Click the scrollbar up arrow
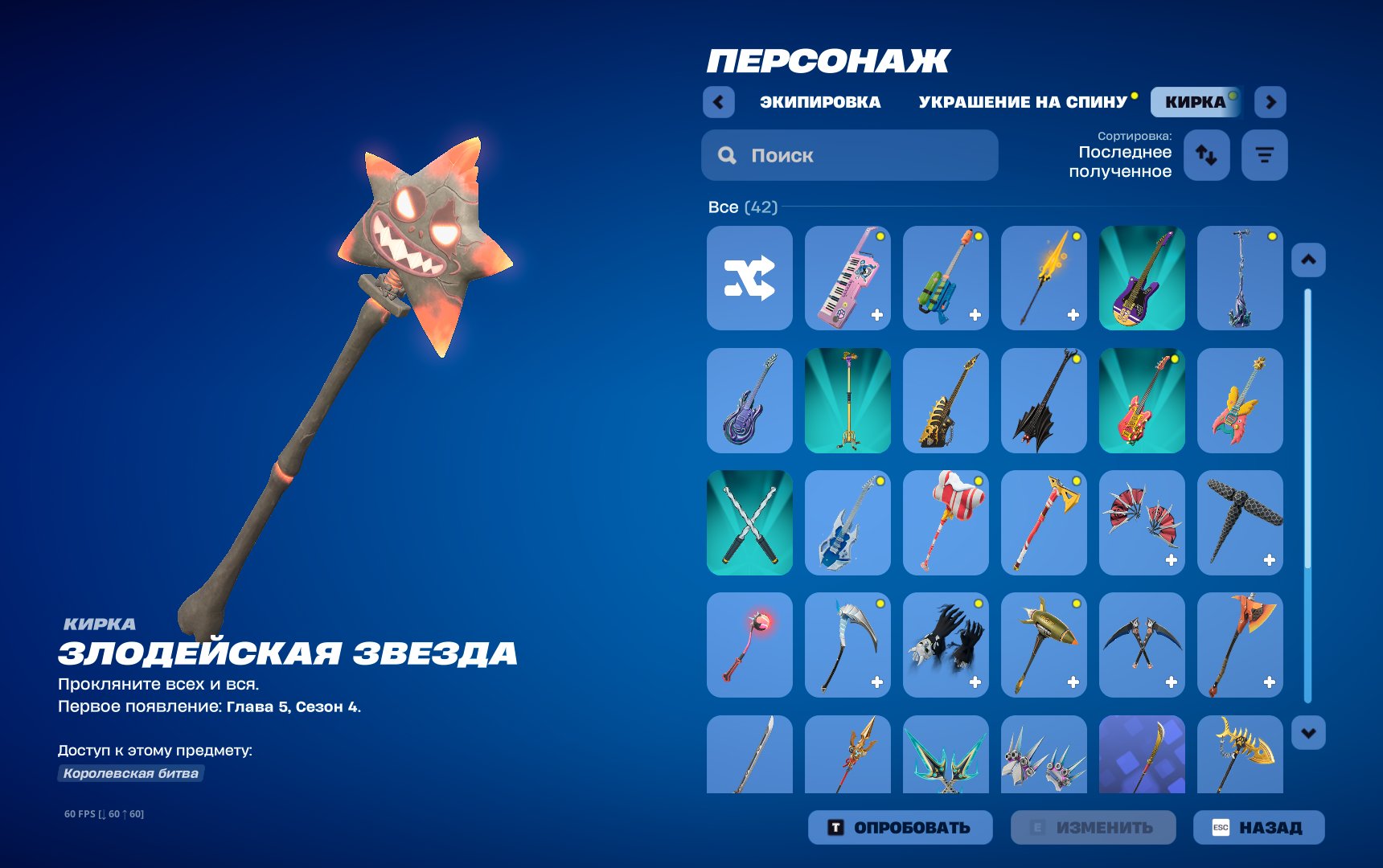 point(1310,259)
